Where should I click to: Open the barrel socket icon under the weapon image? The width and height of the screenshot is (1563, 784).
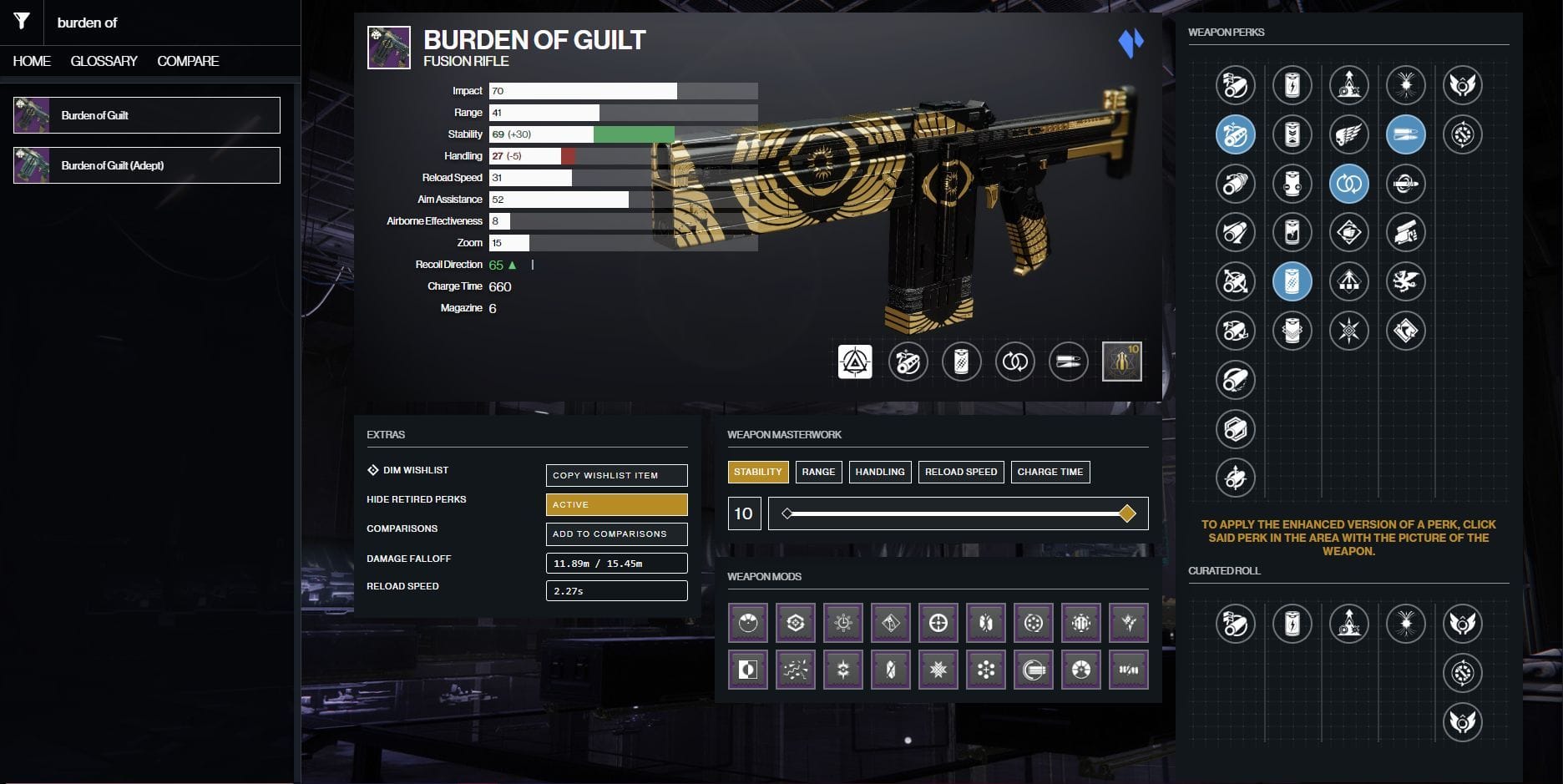coord(908,362)
